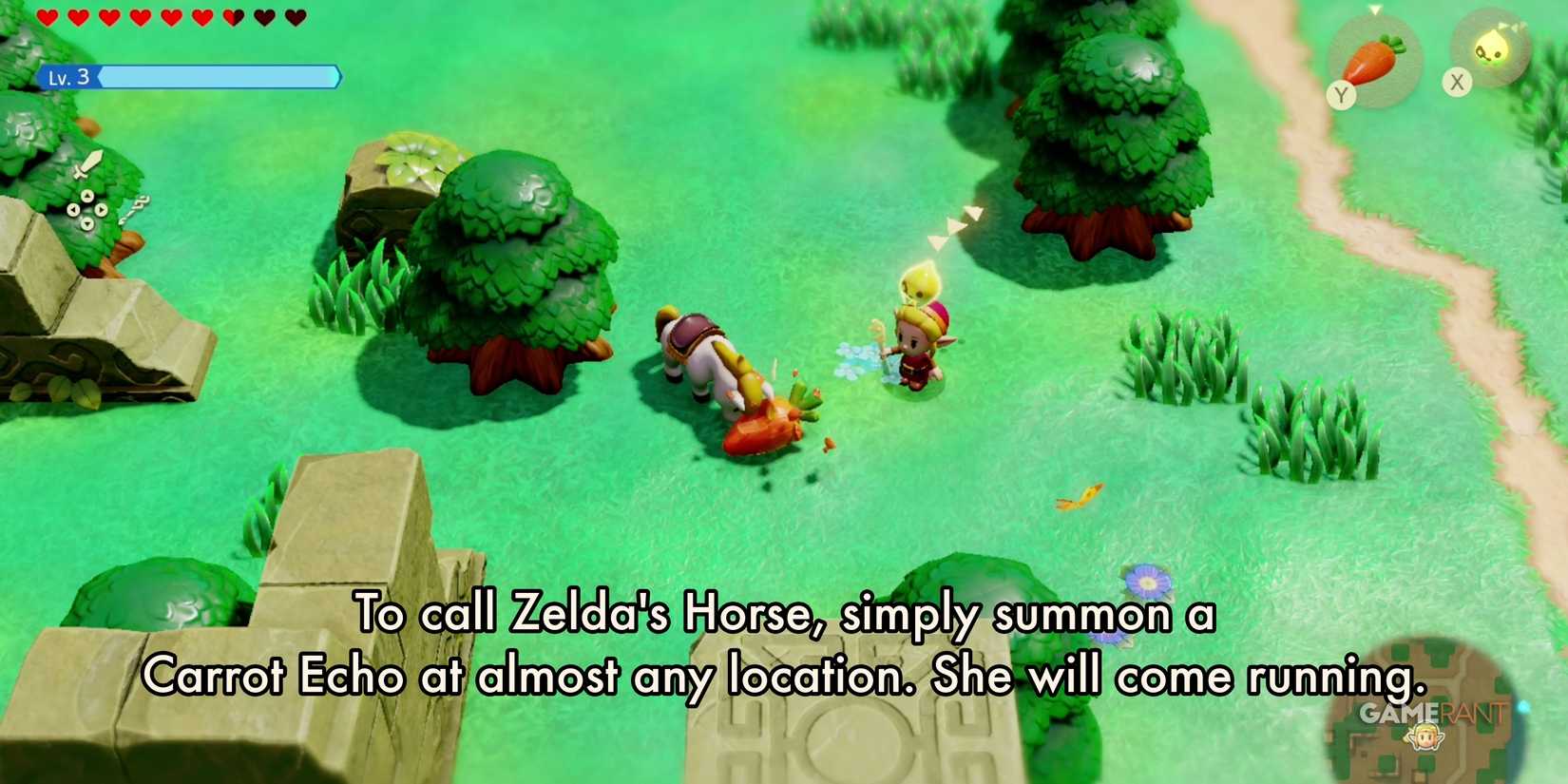
Task: Select the sword icon near the d-pad display
Action: click(86, 165)
